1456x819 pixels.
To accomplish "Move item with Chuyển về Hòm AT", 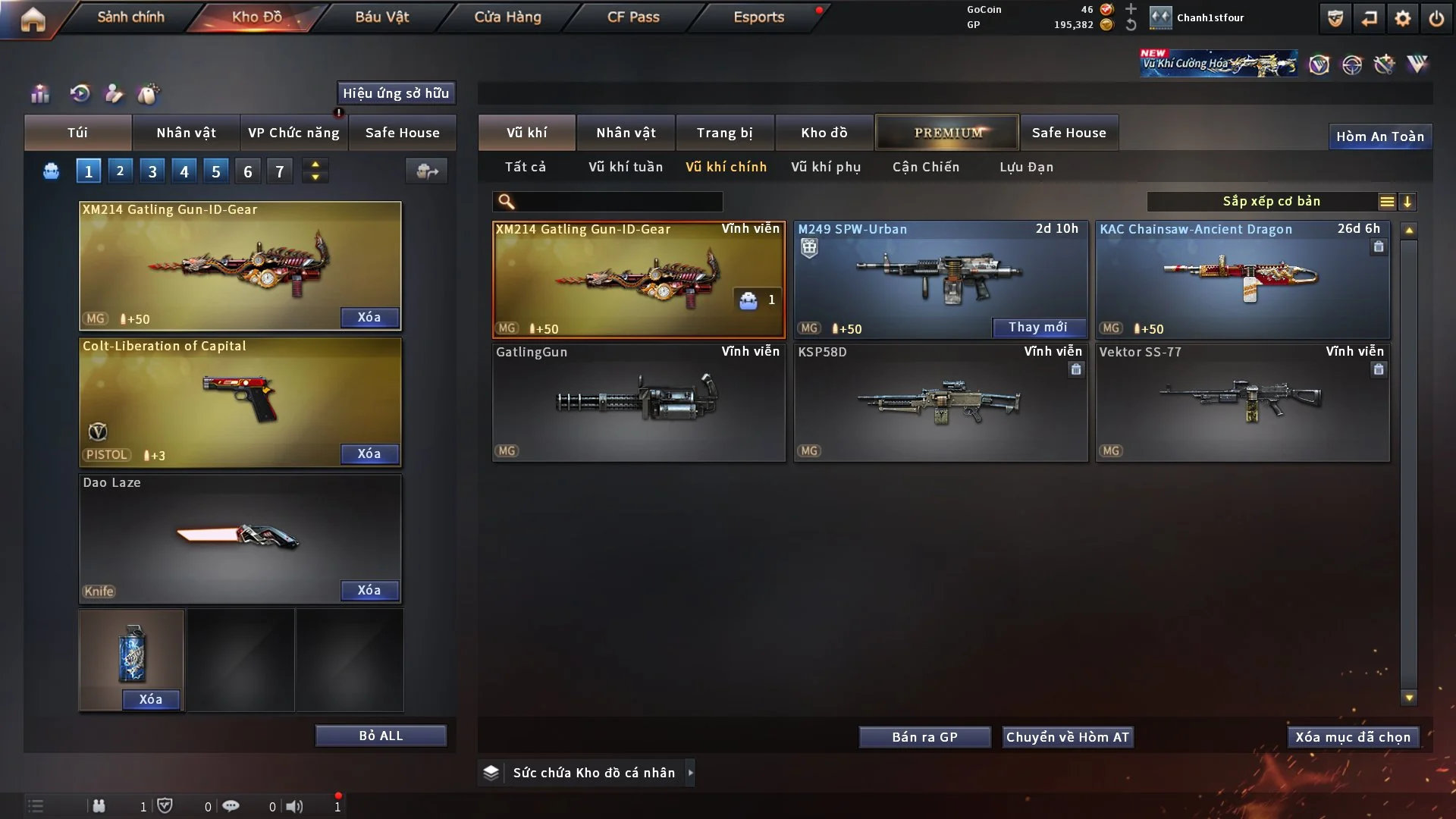I will point(1067,737).
